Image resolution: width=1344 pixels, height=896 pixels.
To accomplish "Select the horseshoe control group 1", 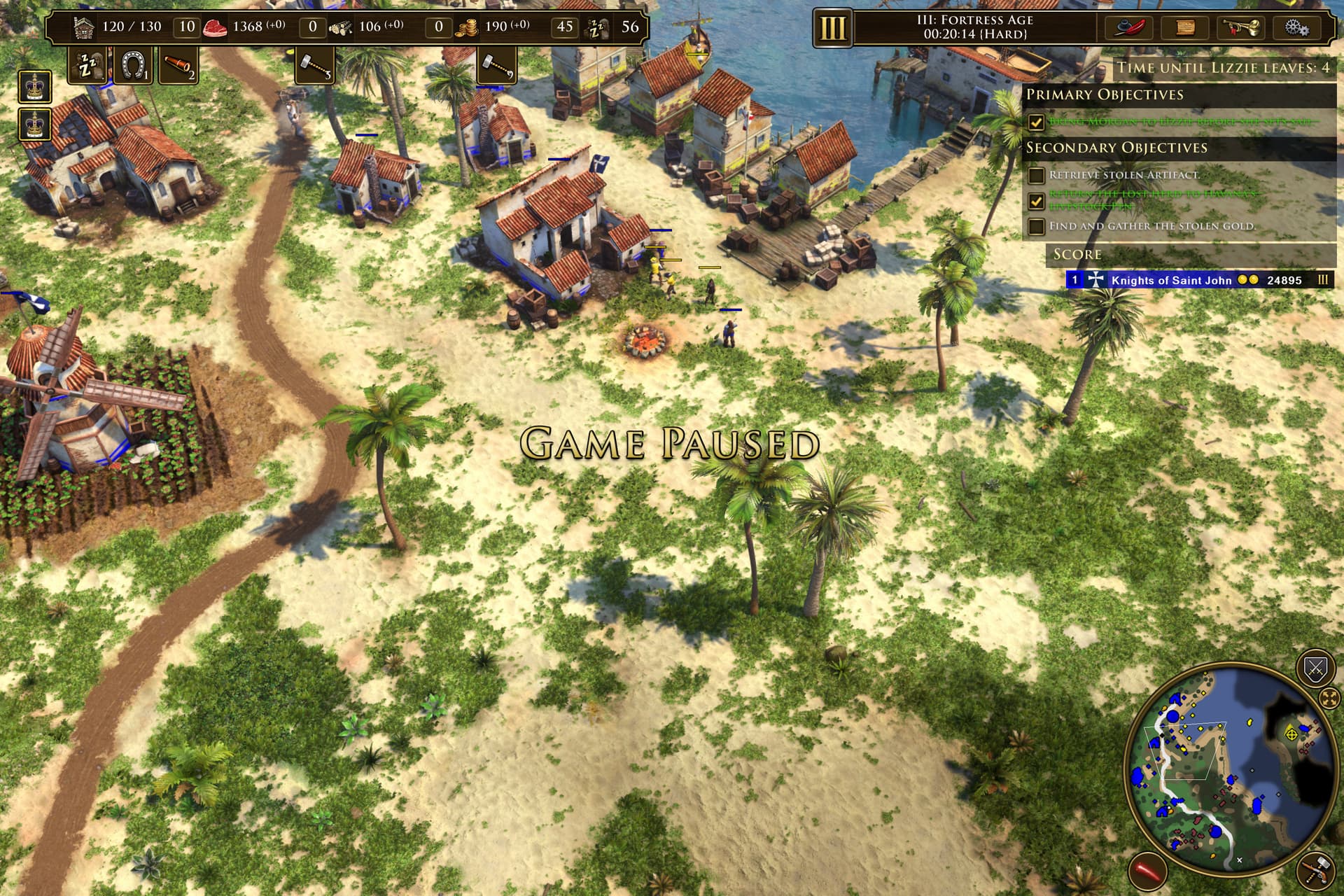I will click(133, 66).
